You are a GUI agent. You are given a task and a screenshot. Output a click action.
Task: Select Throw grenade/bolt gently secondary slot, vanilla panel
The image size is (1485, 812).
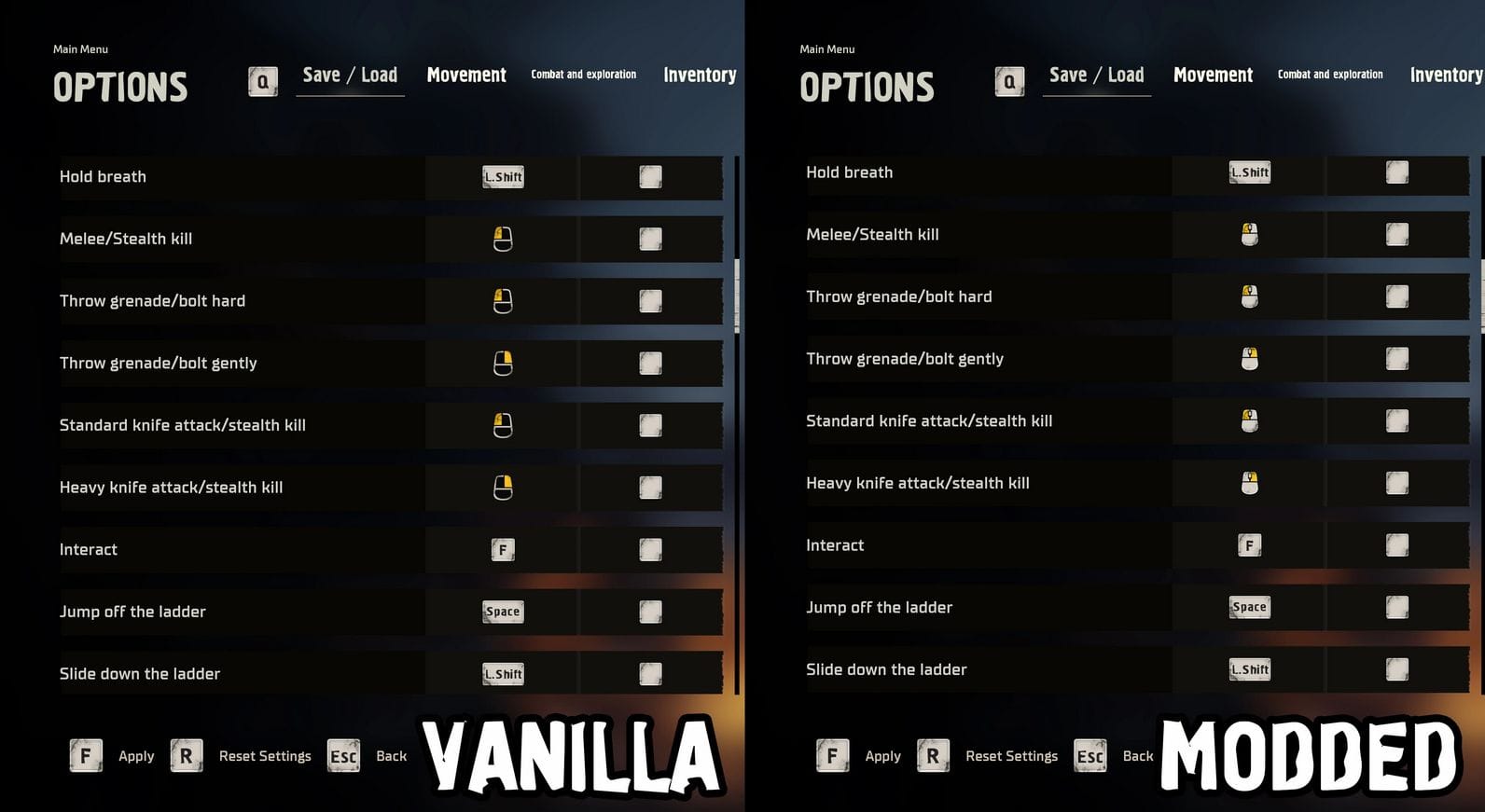650,364
